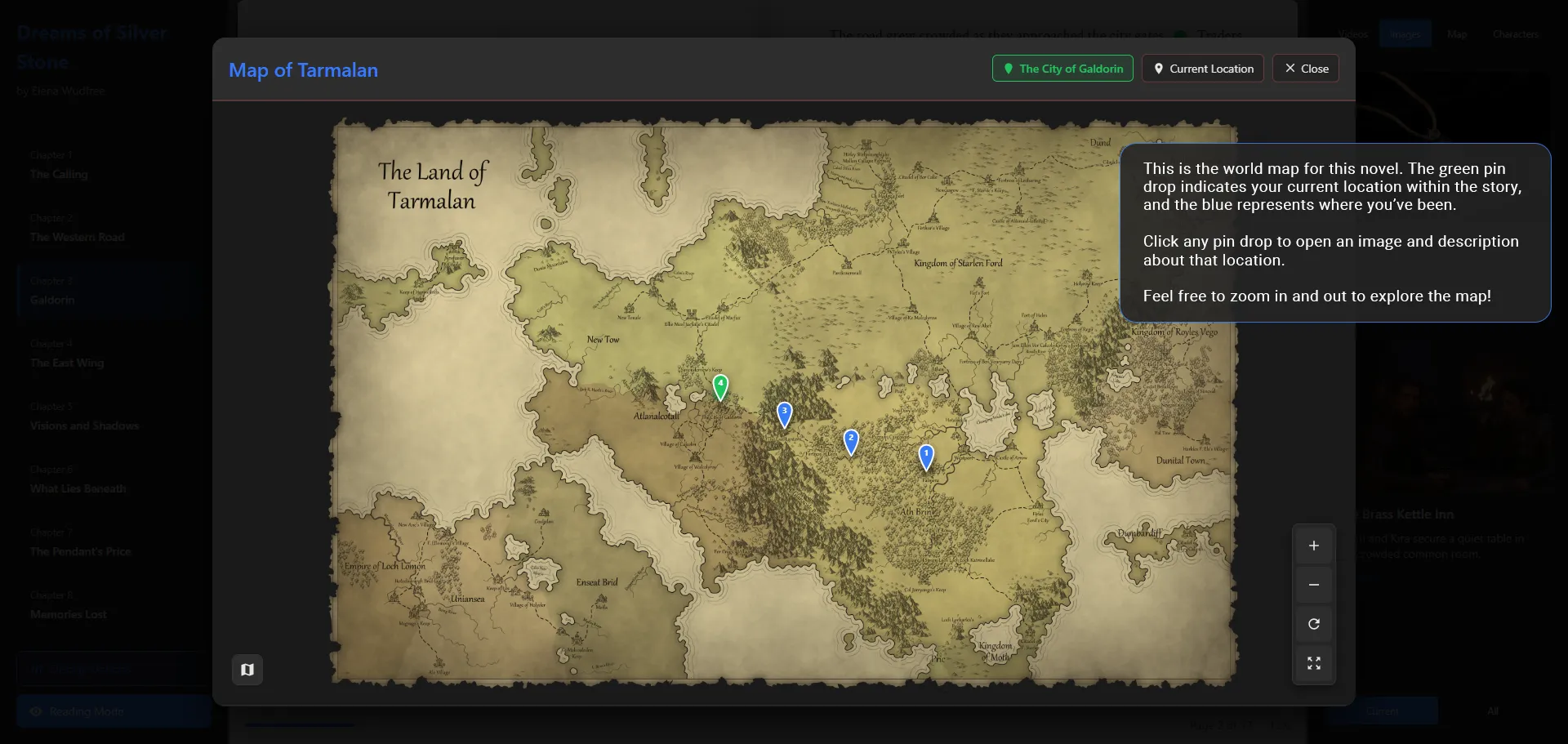Open the Videos tab
The image size is (1568, 744).
click(1353, 34)
